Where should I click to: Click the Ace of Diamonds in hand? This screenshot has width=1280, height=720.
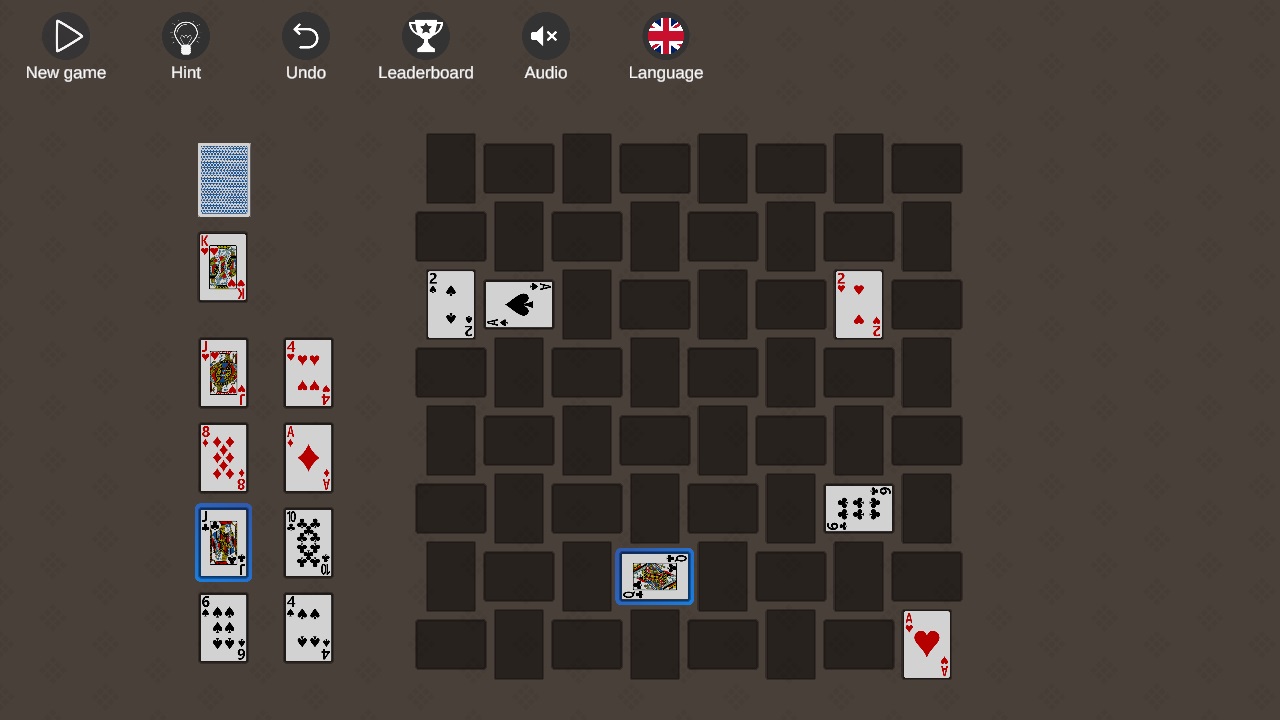click(308, 458)
